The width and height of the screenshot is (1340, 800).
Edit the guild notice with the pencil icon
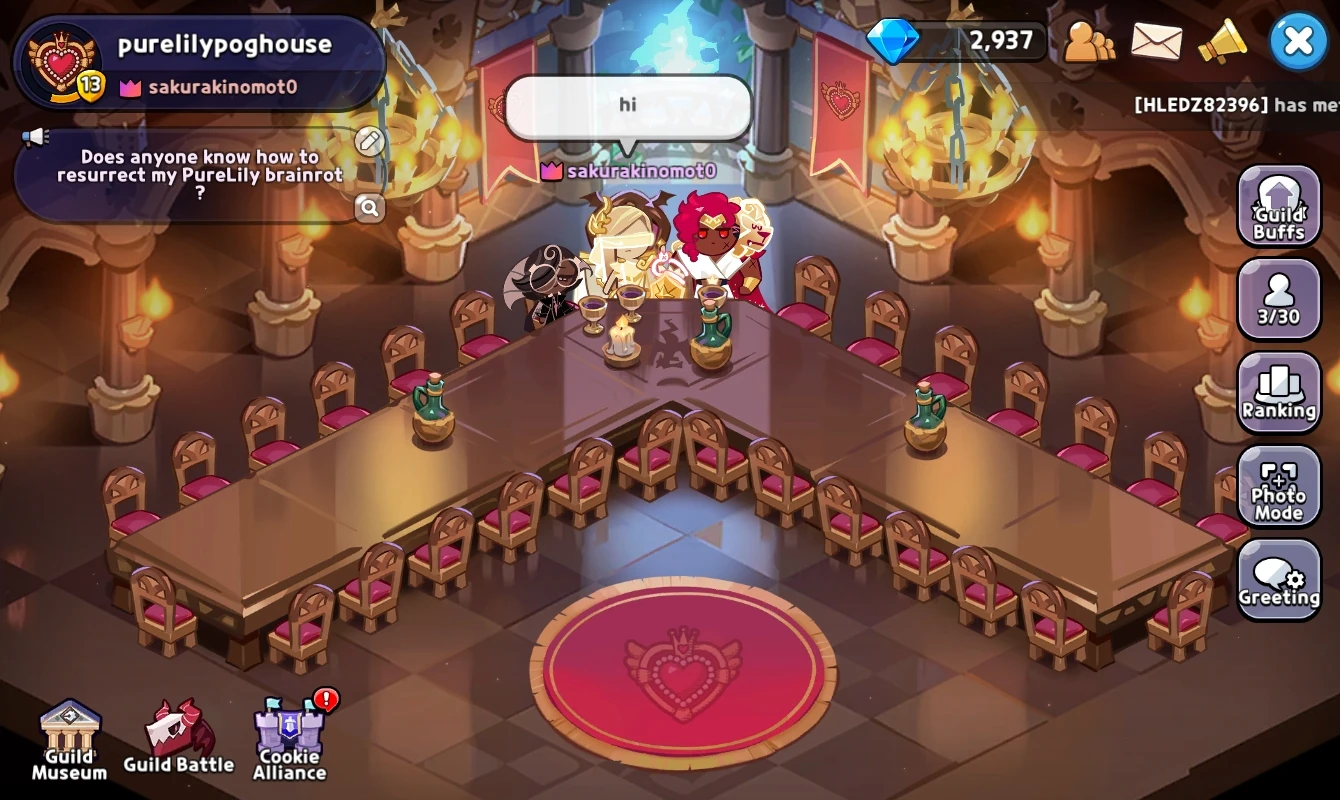(x=369, y=140)
